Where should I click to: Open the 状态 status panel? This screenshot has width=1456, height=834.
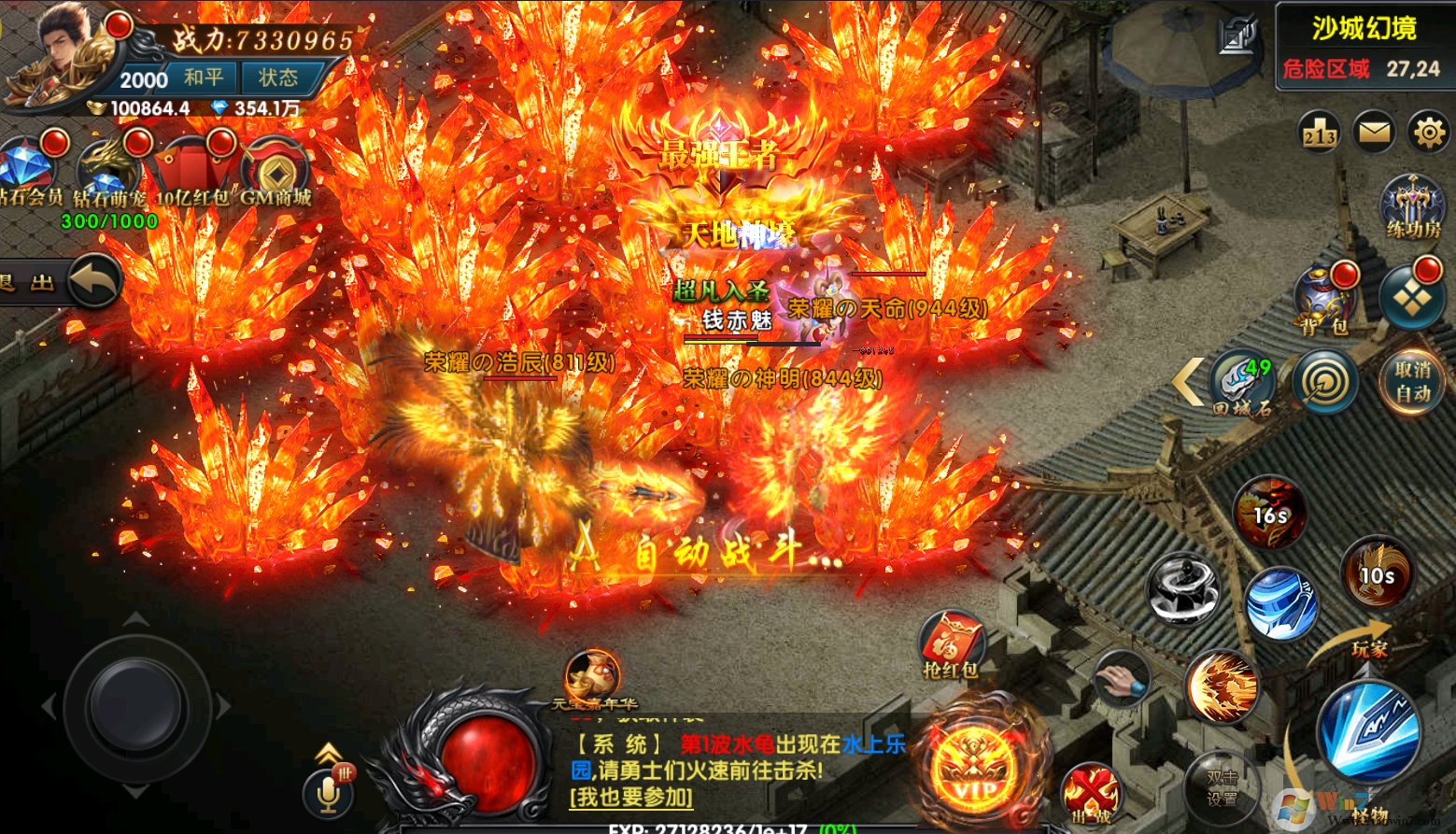pos(277,78)
